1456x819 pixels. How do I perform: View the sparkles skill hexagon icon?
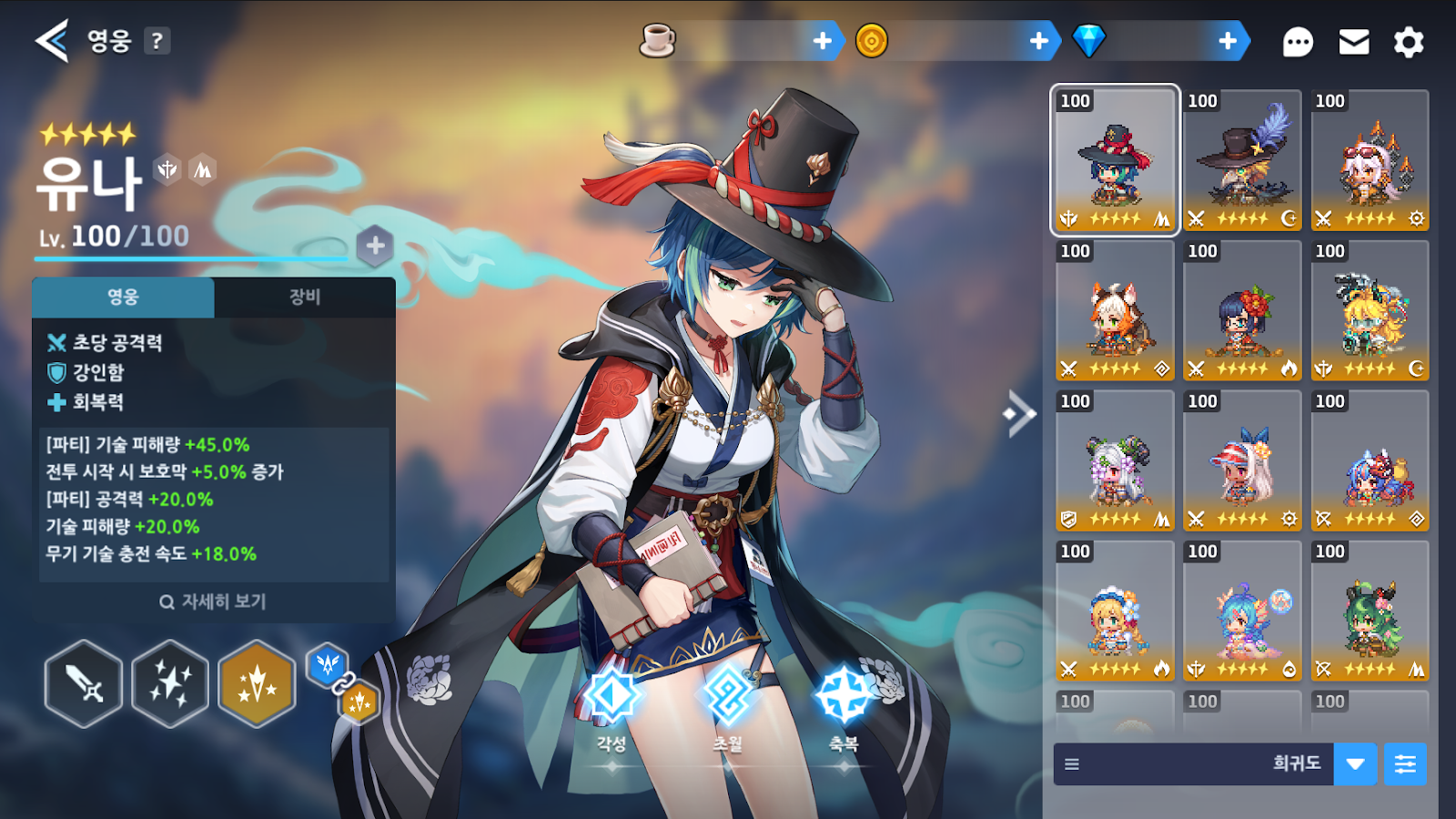(170, 683)
